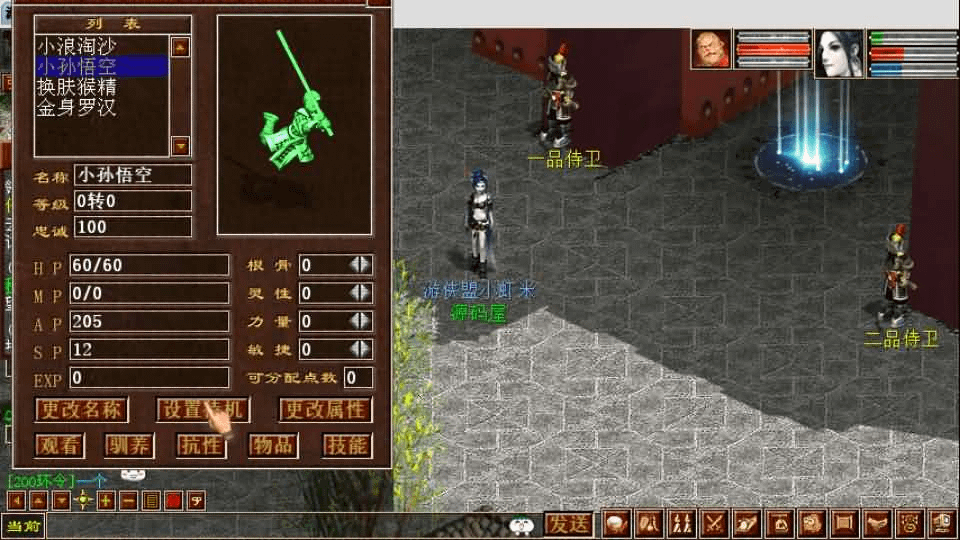Open the crossed swords combat icon
This screenshot has height=540, width=960.
point(714,523)
